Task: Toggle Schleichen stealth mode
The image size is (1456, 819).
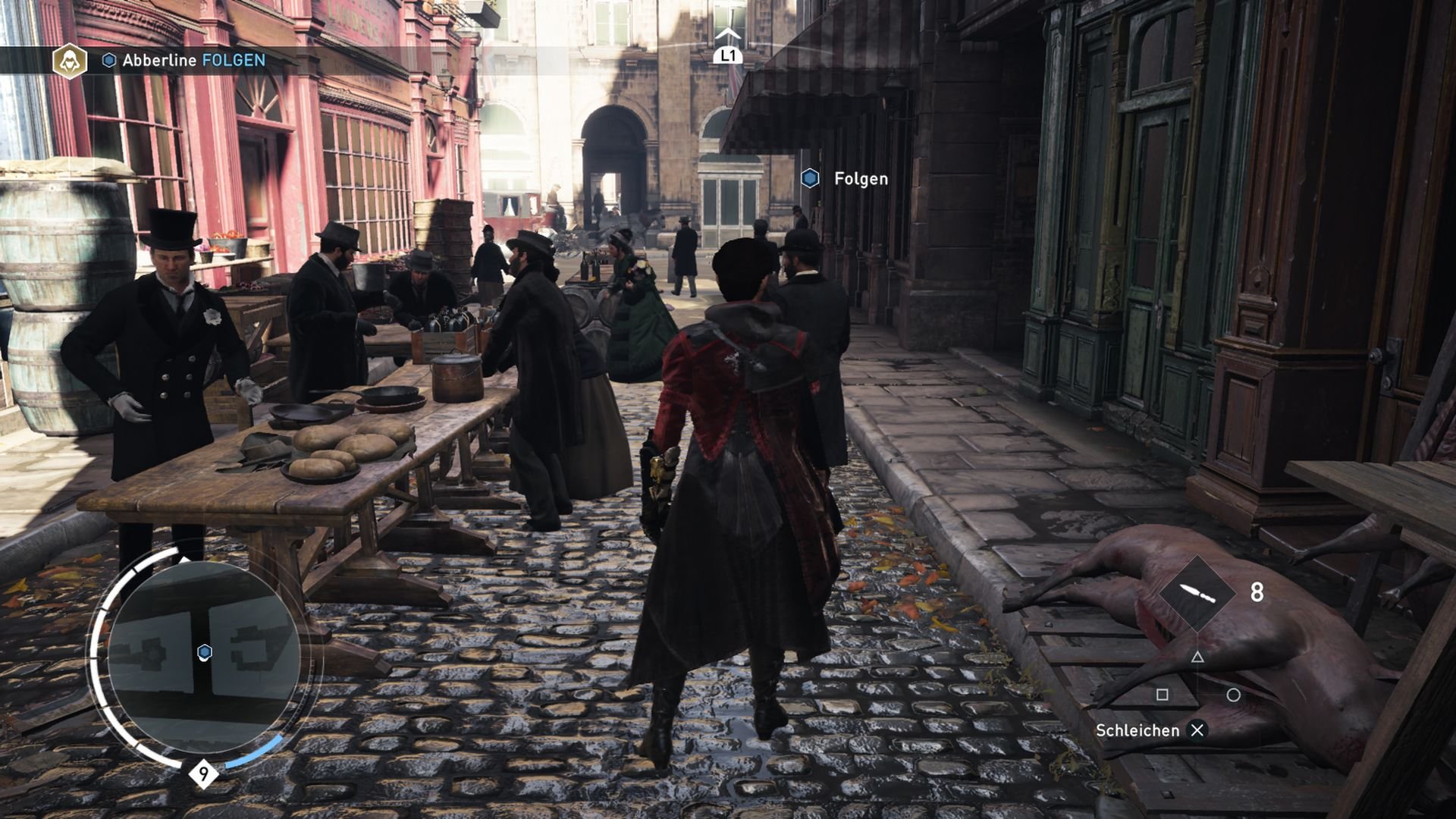Action: tap(1139, 730)
